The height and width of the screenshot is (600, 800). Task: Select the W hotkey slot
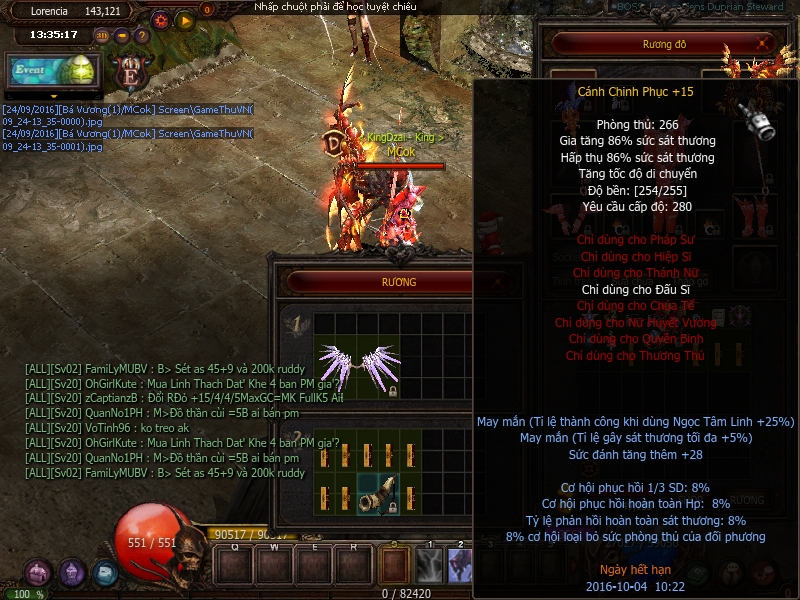tap(274, 565)
